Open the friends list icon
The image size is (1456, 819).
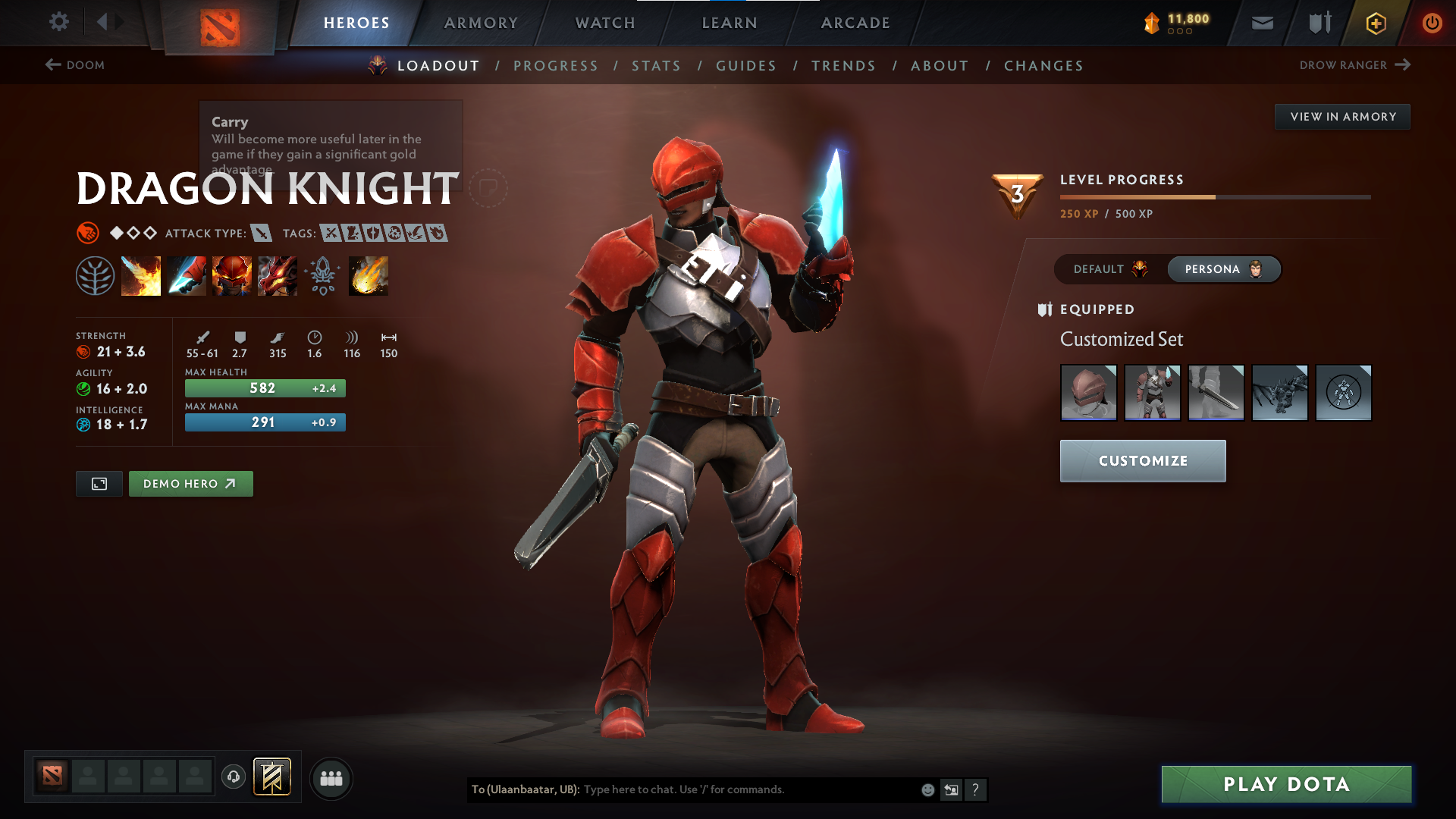tap(331, 778)
